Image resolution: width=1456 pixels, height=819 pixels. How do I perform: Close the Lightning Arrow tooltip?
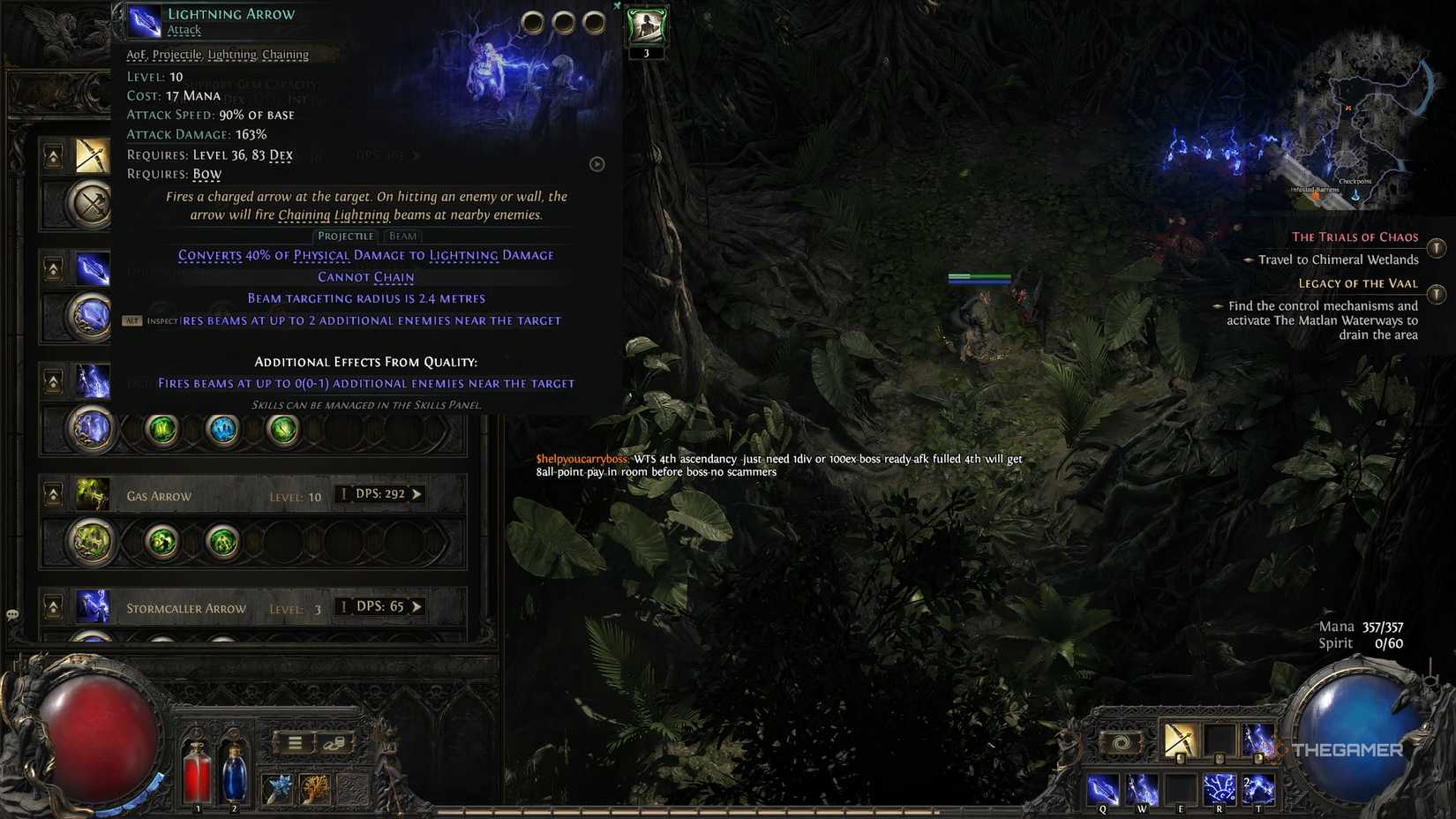point(617,5)
